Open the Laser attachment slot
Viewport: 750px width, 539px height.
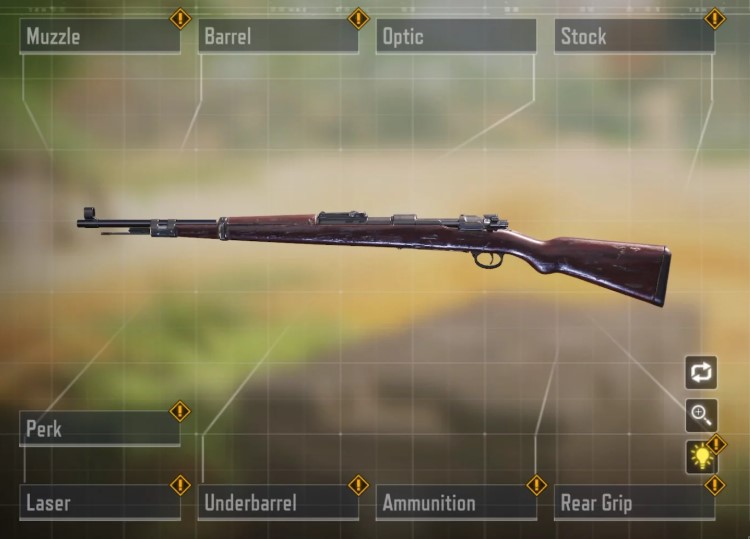click(x=99, y=502)
